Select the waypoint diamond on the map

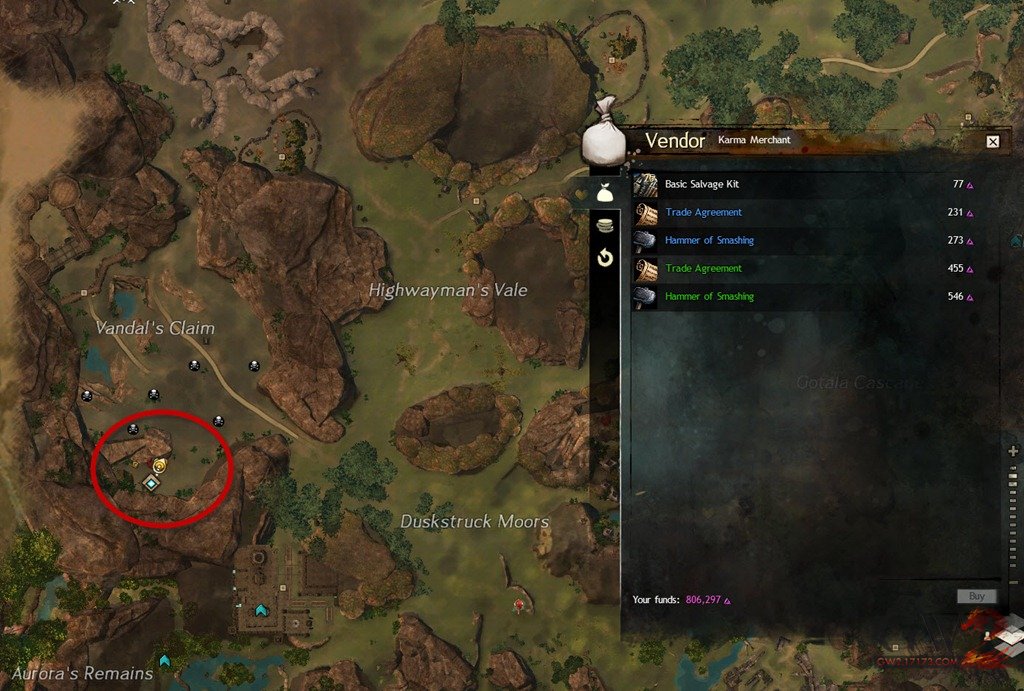click(x=151, y=484)
